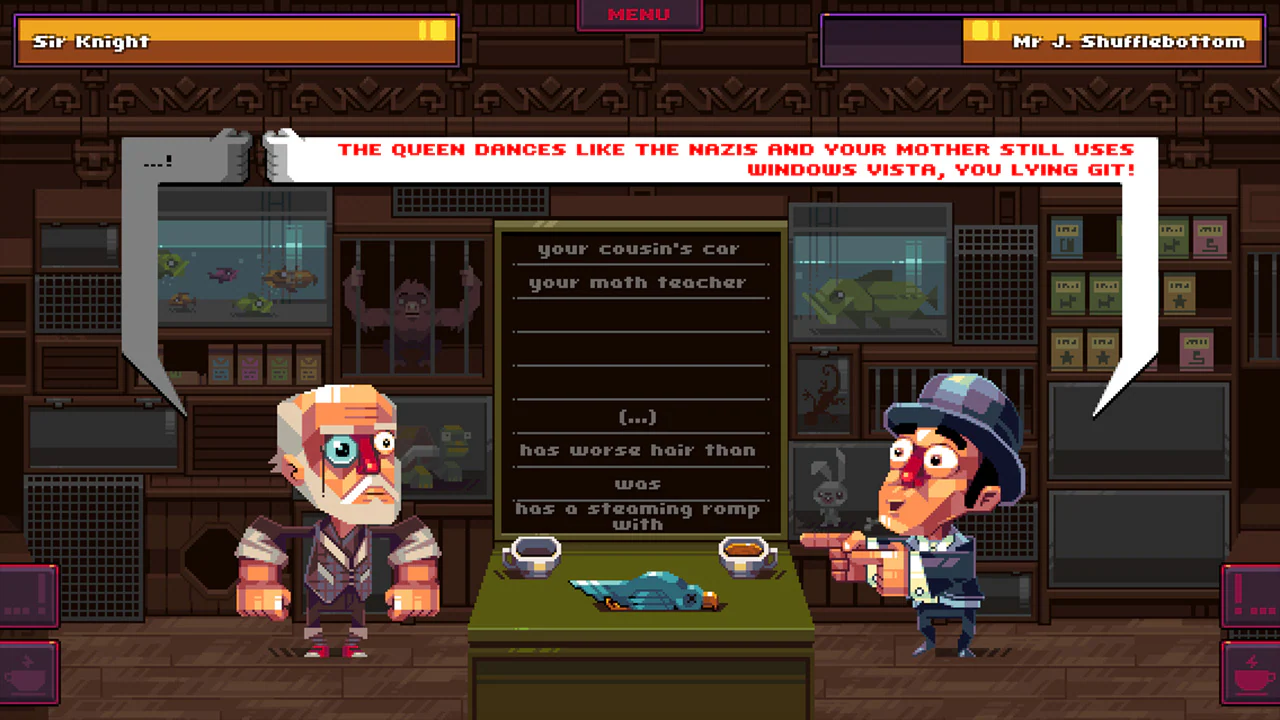Open the MENU at the top

point(639,14)
